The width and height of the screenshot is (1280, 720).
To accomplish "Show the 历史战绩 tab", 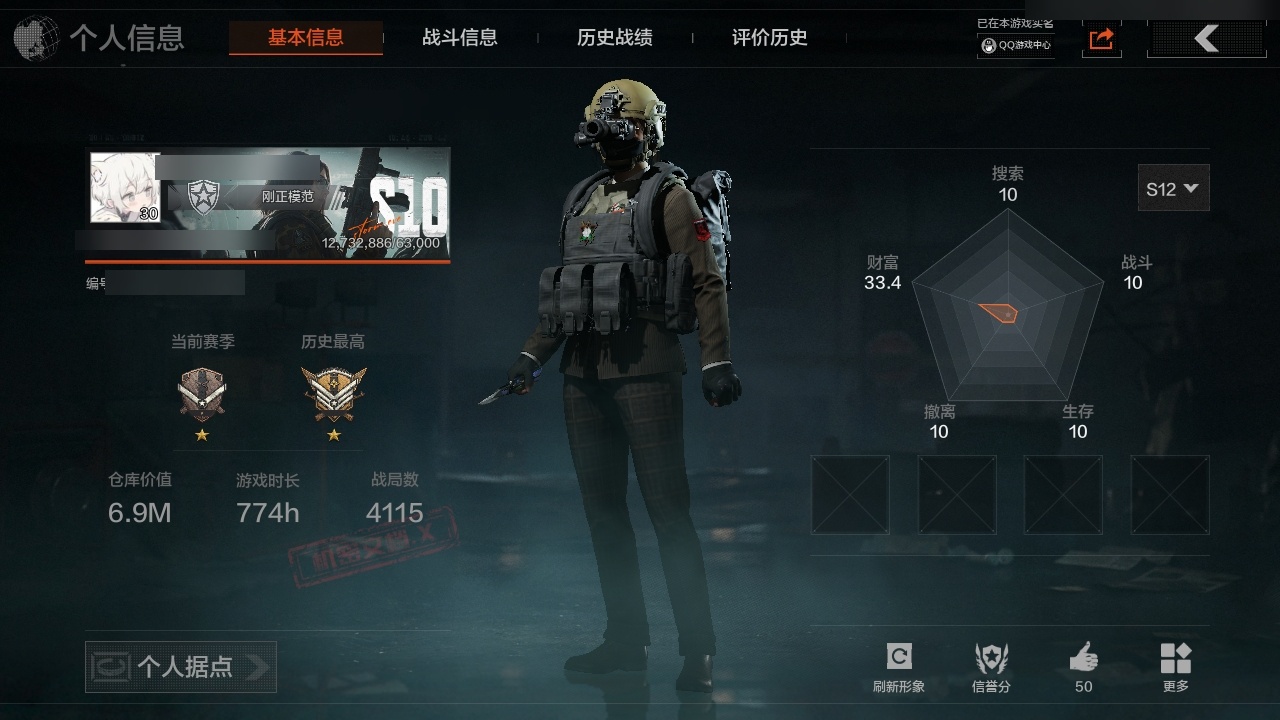I will click(615, 38).
